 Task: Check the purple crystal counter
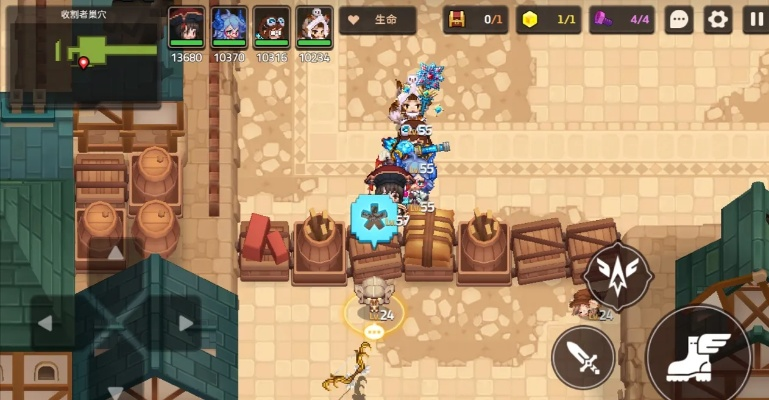tap(622, 19)
